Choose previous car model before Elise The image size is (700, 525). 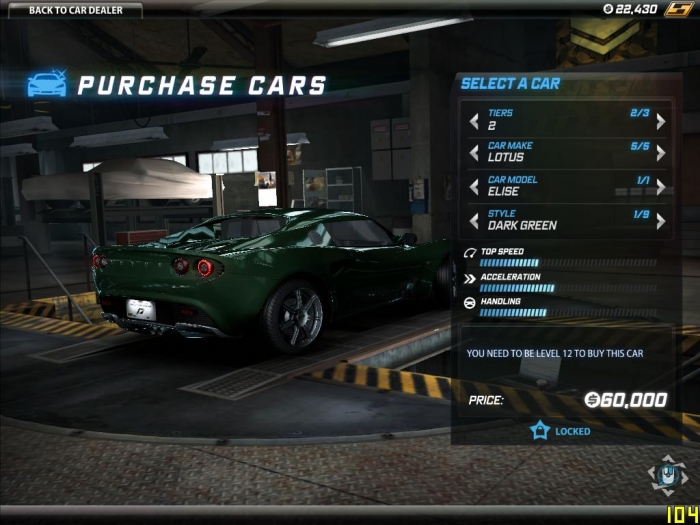pyautogui.click(x=474, y=186)
